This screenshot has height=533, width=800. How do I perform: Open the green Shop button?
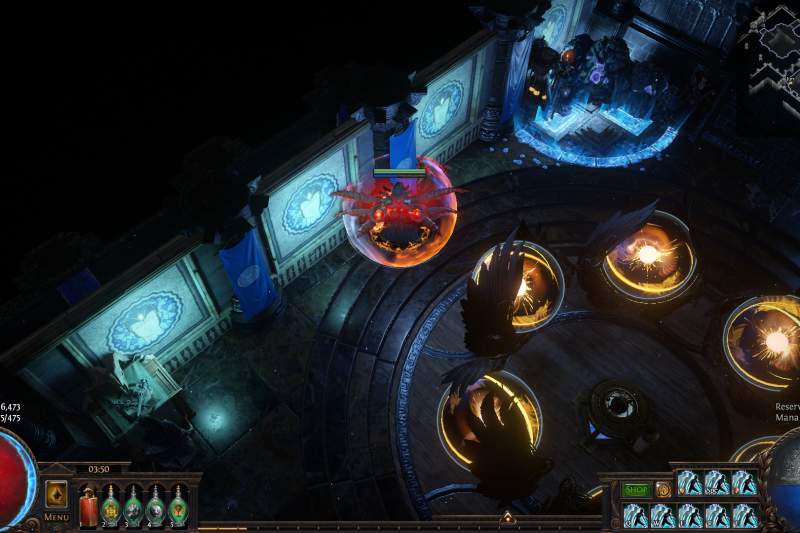(x=636, y=490)
